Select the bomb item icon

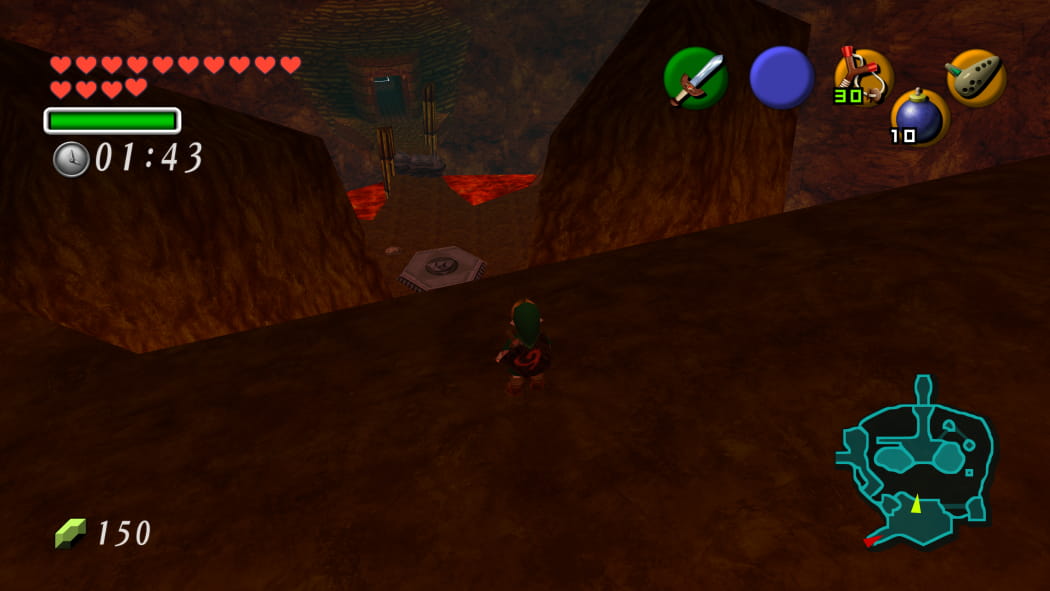click(918, 117)
